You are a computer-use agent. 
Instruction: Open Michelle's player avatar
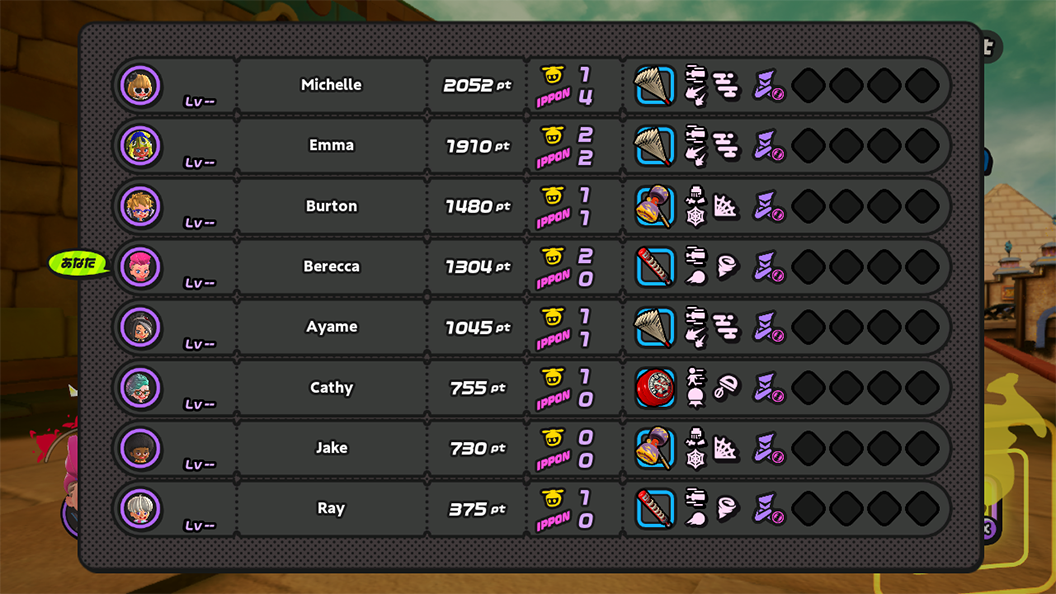tap(141, 85)
